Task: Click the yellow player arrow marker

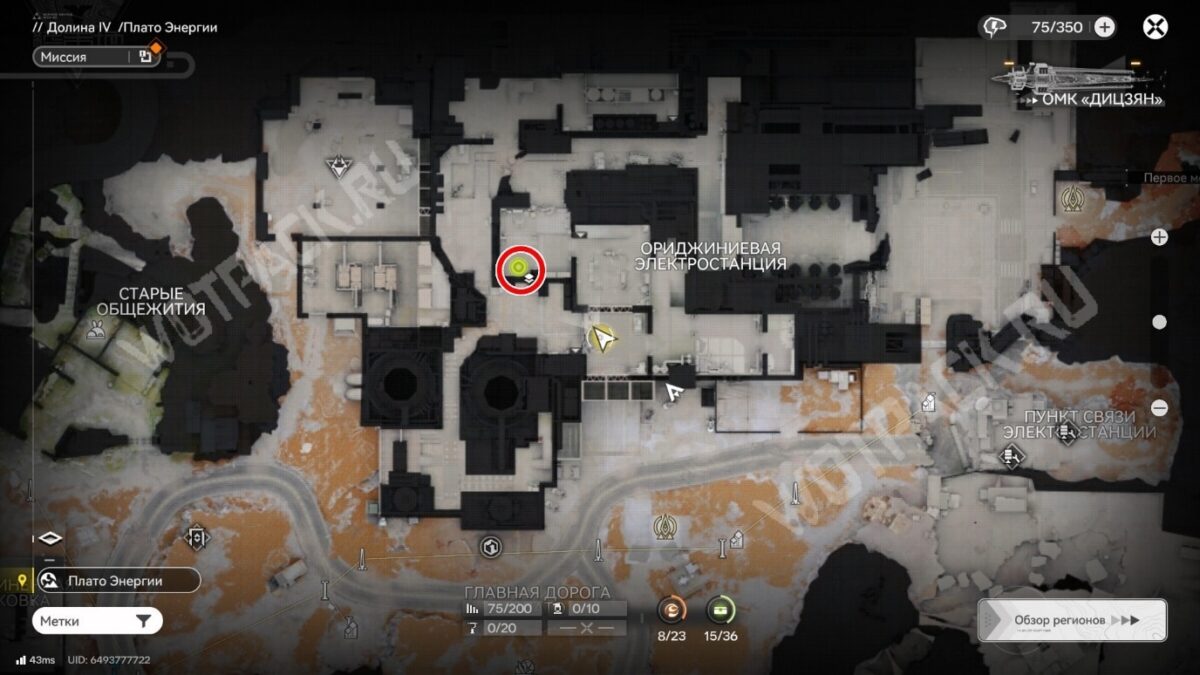Action: (x=602, y=339)
